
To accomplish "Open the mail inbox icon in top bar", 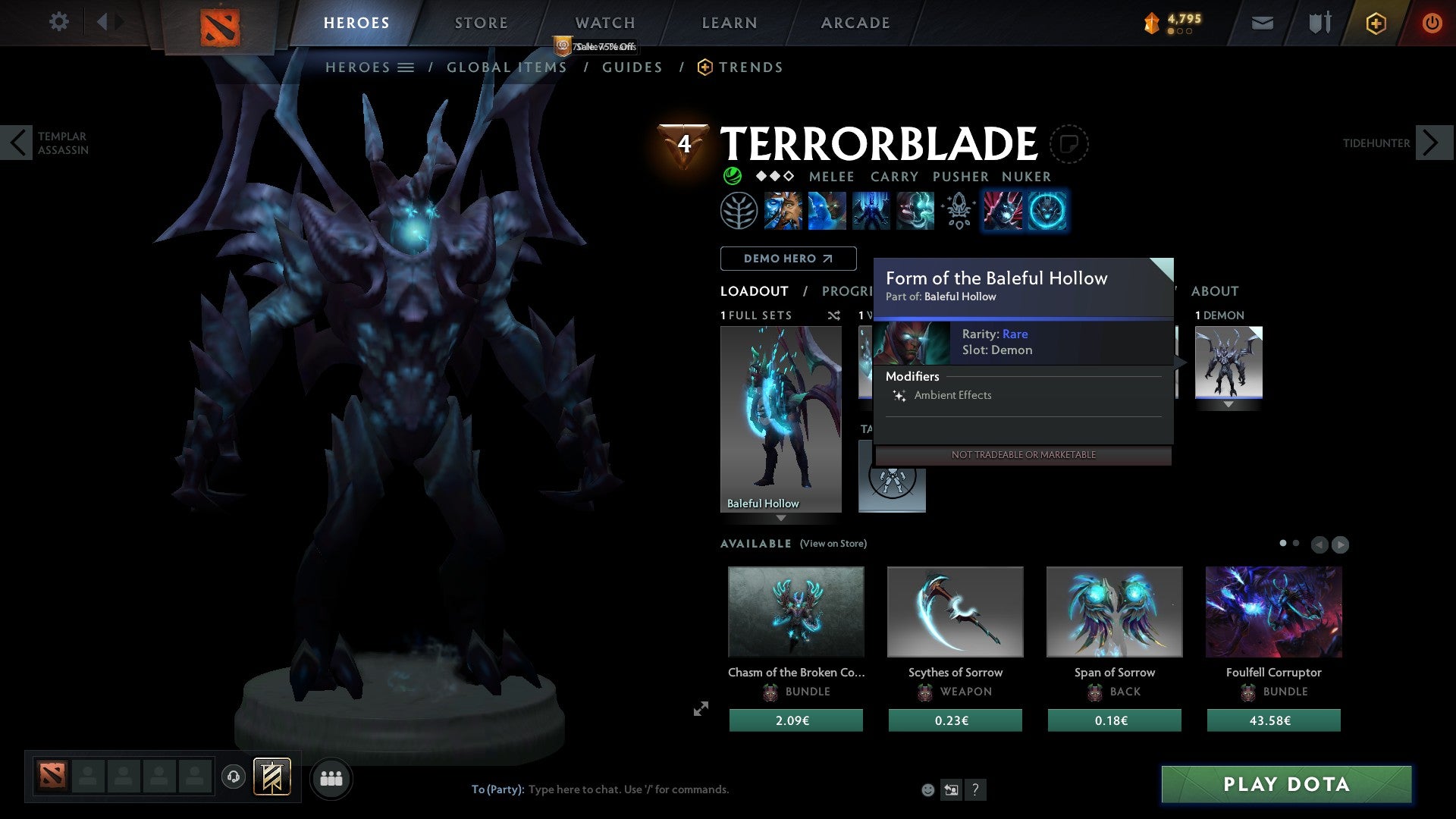I will coord(1263,23).
